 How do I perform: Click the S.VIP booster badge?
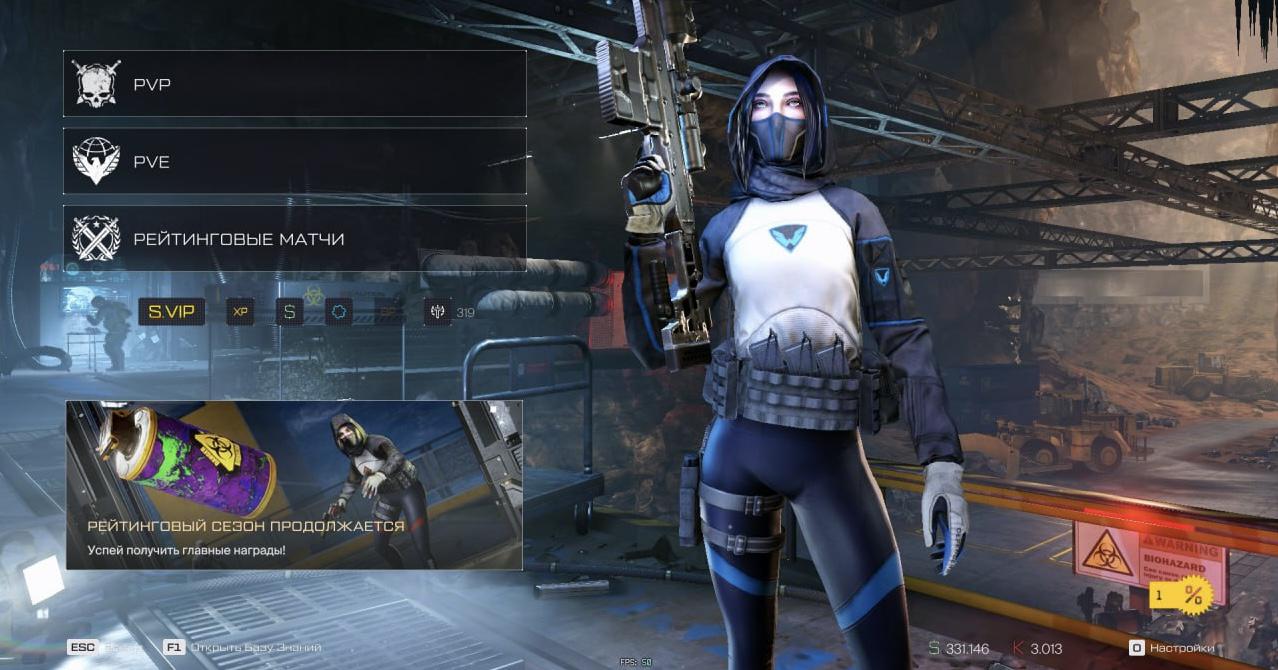(x=171, y=312)
